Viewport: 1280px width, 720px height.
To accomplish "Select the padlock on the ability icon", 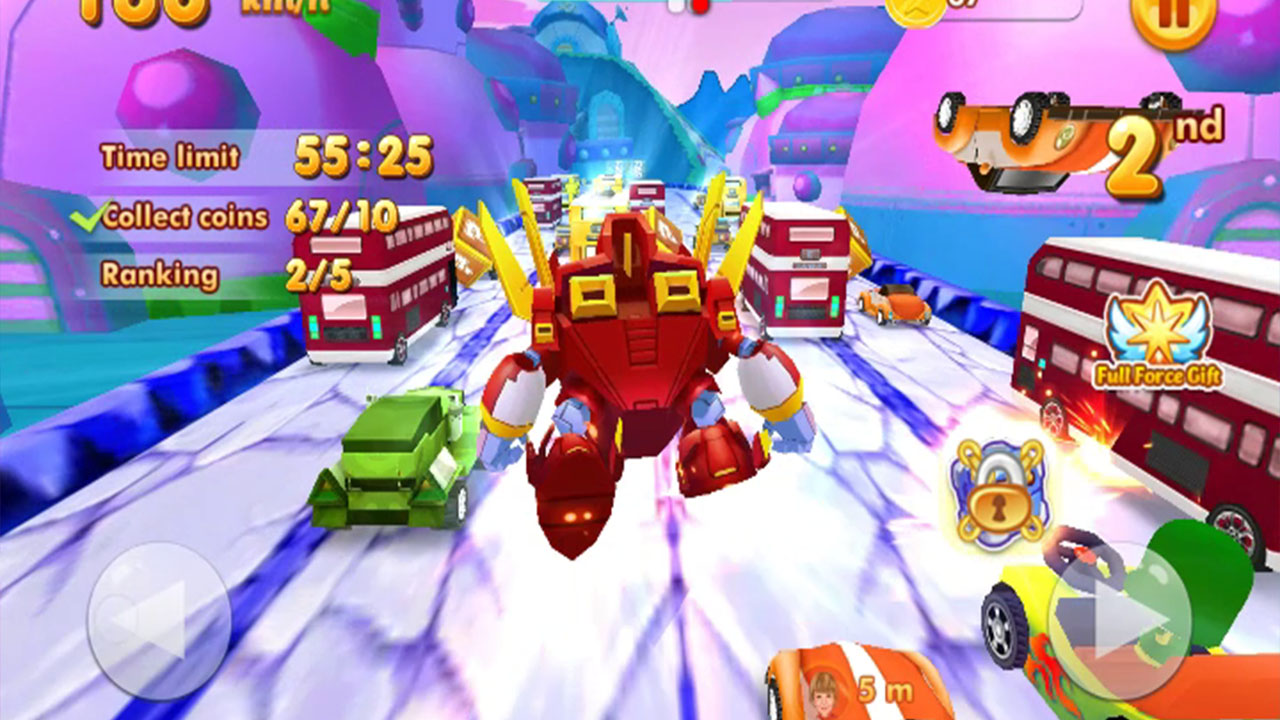I will [x=997, y=503].
